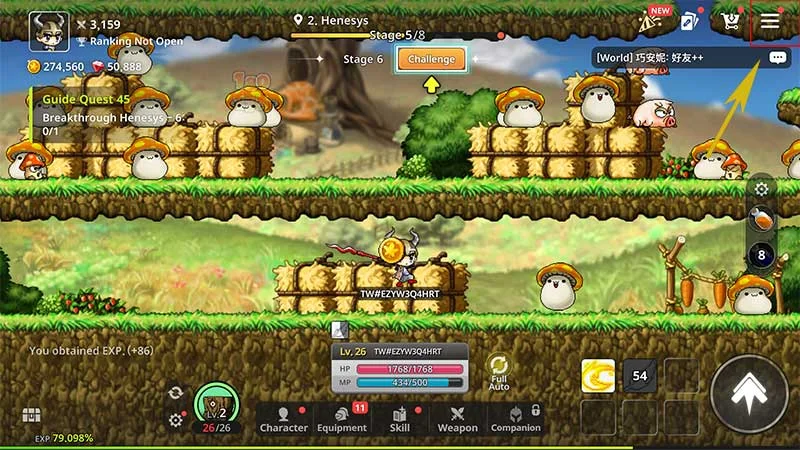Use the orange potion quick slot
The image size is (800, 450).
coord(761,220)
